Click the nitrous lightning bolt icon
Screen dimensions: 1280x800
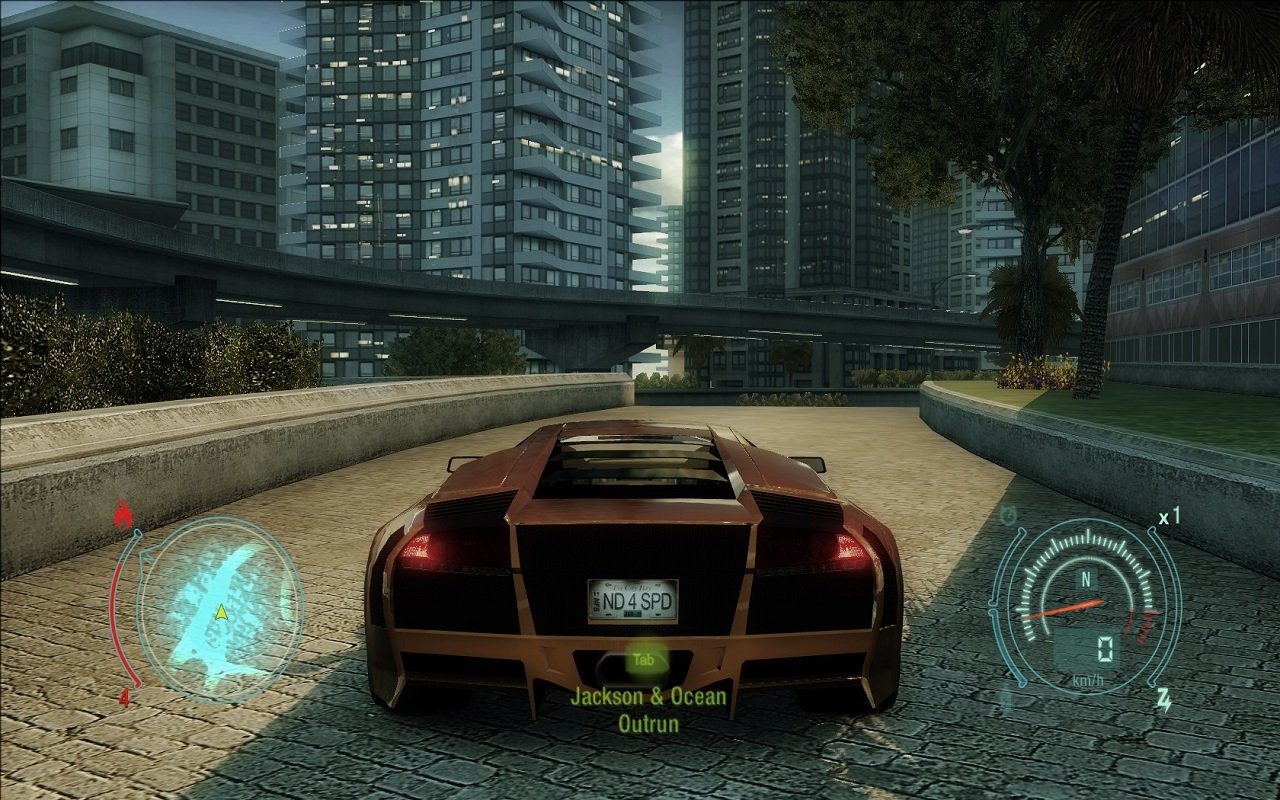[x=1164, y=699]
